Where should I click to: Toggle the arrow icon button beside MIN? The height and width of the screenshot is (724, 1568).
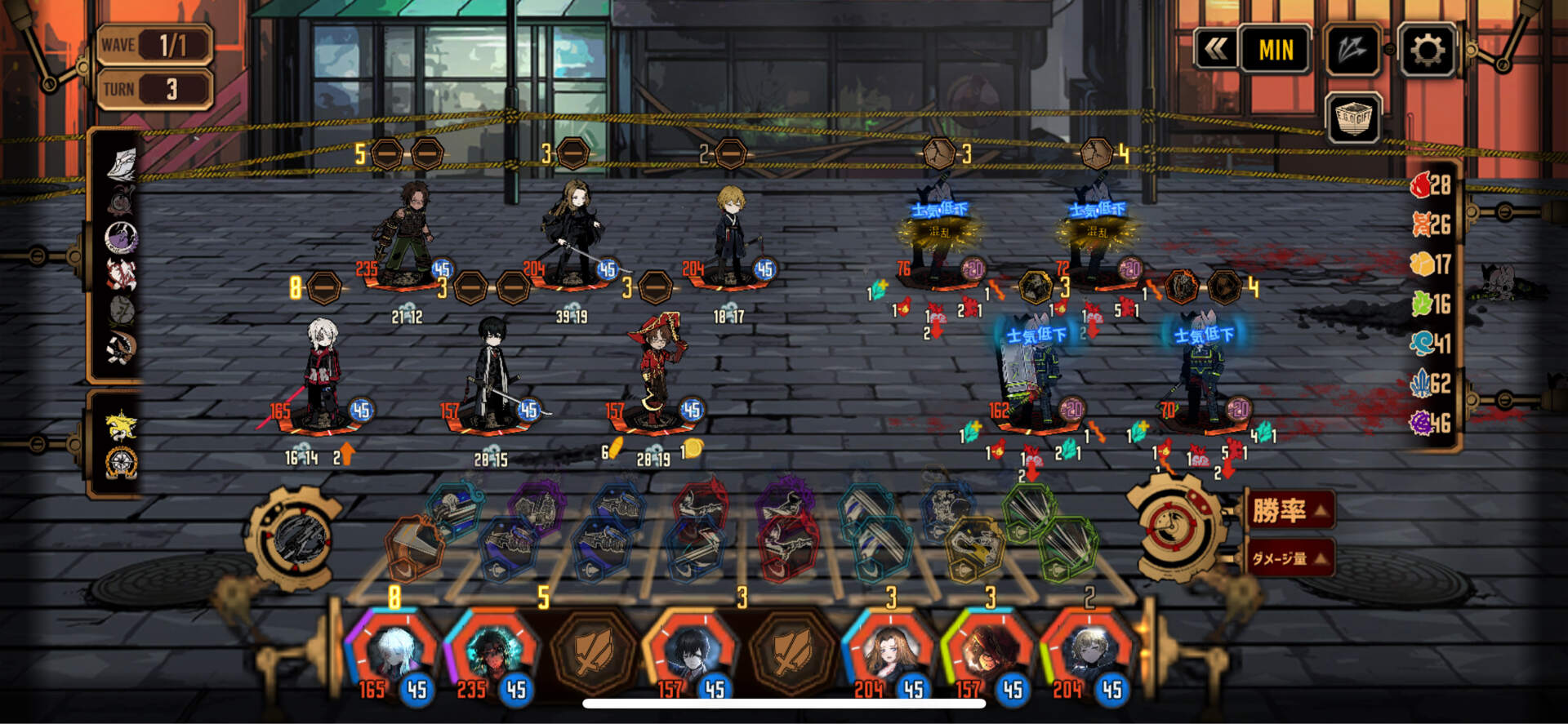[x=1352, y=51]
